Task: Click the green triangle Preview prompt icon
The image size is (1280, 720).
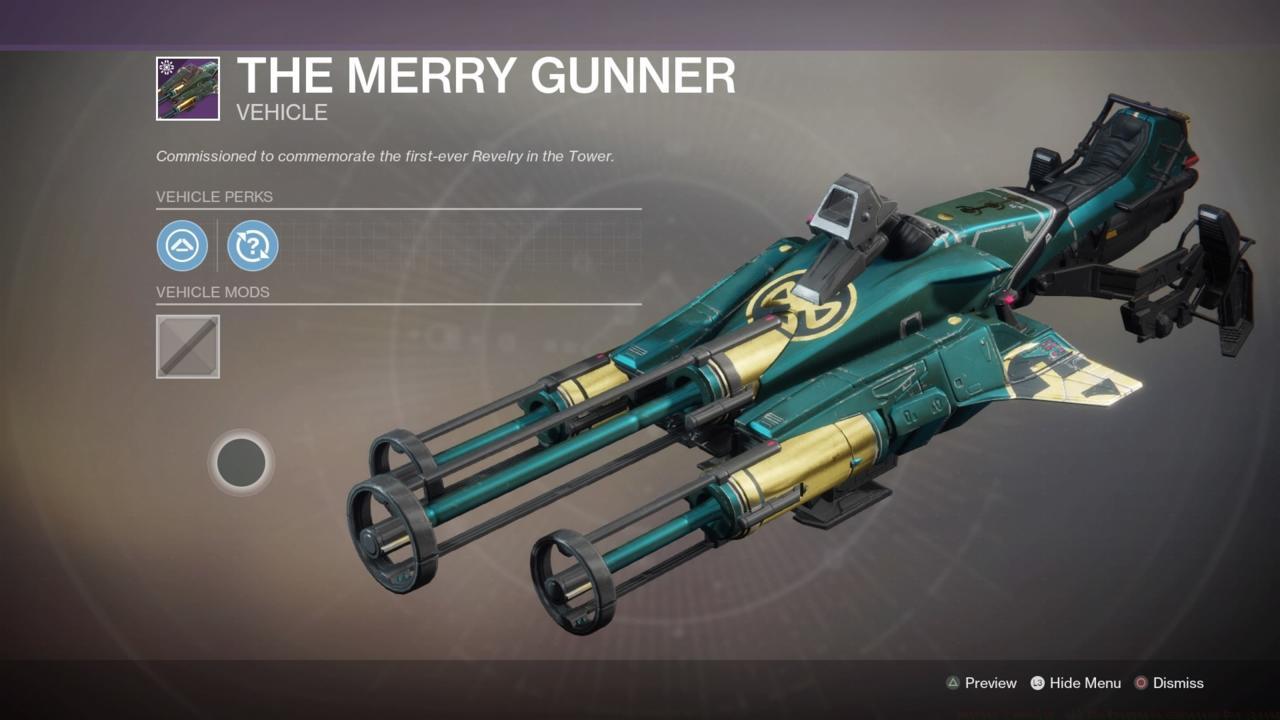Action: click(x=954, y=683)
